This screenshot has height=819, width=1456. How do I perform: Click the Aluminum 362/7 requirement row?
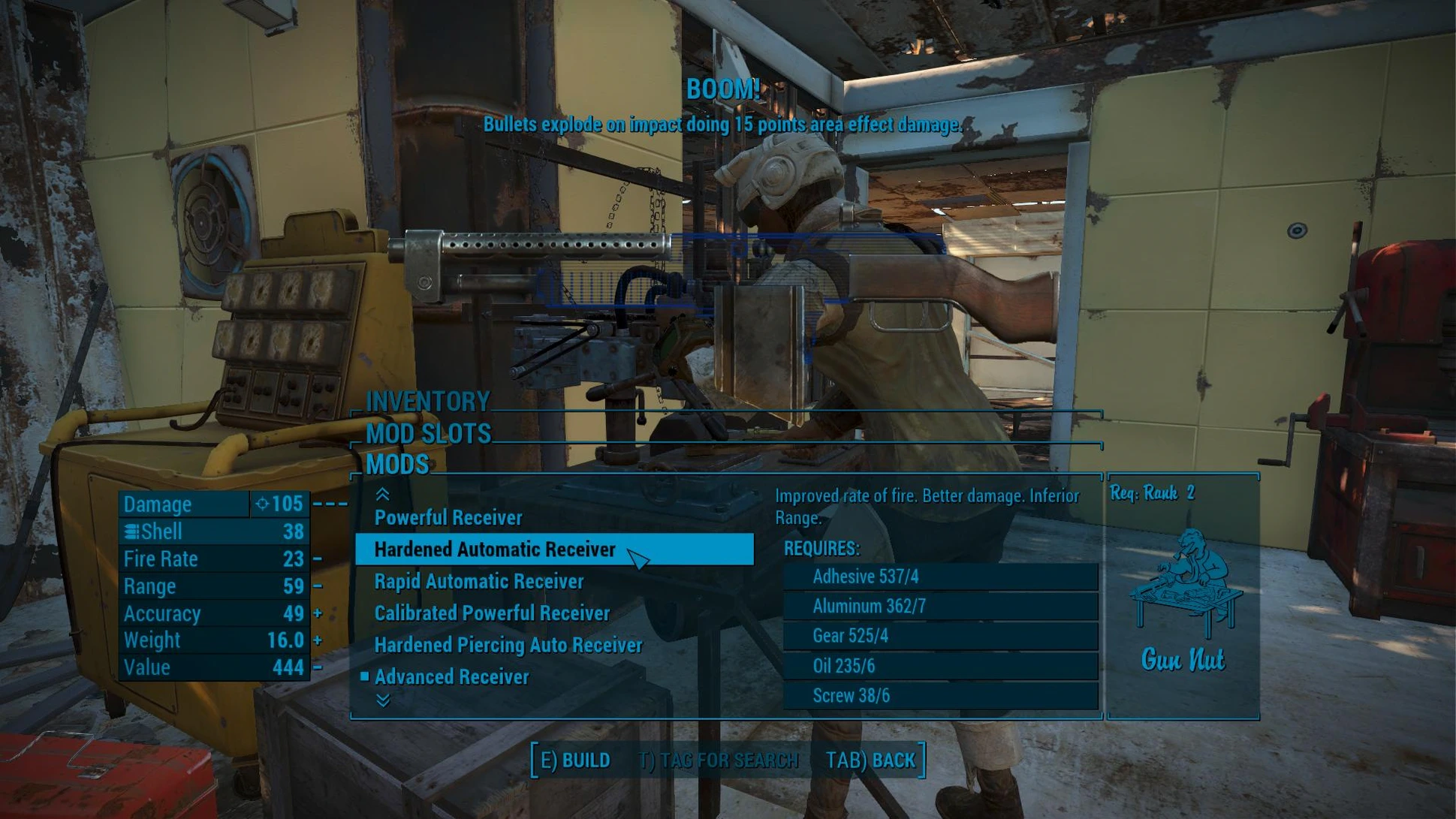(x=940, y=607)
